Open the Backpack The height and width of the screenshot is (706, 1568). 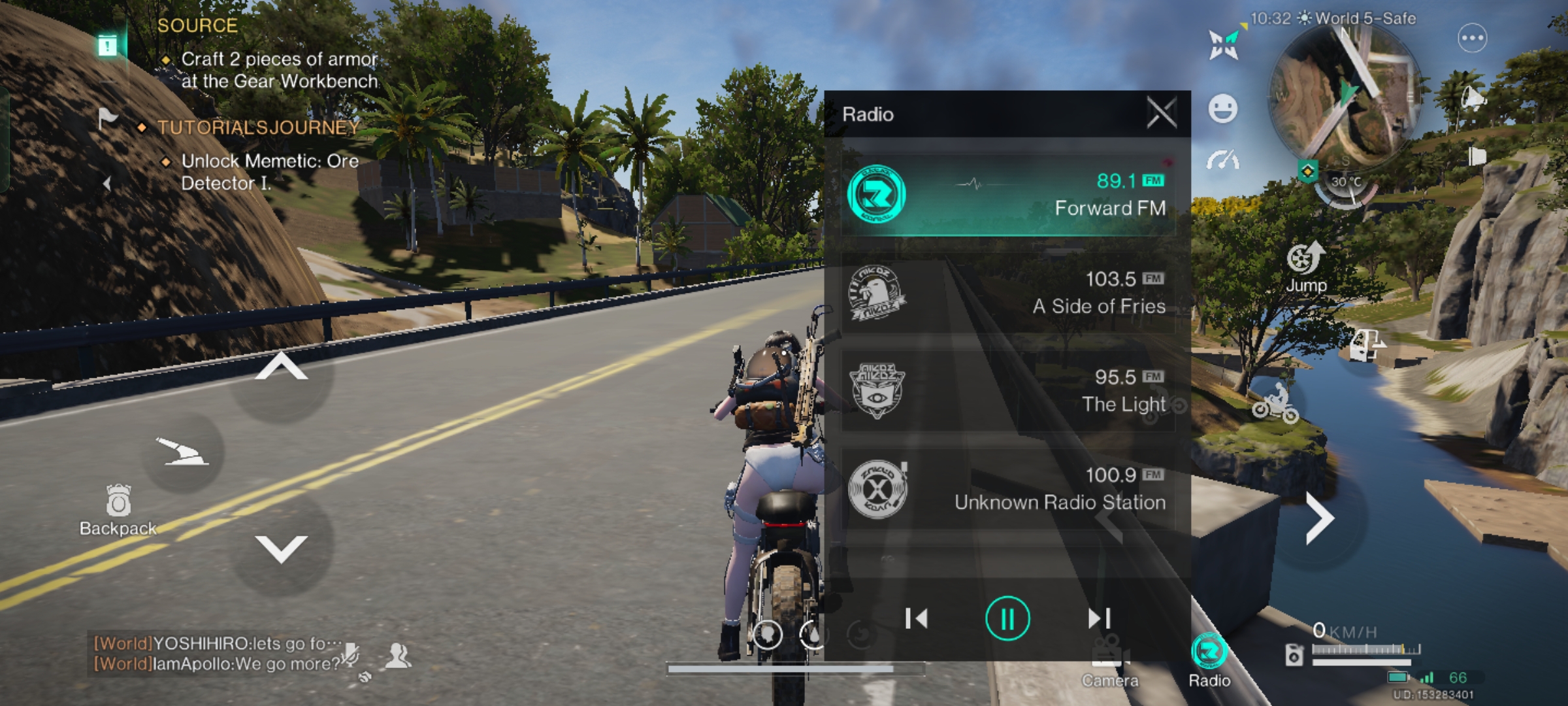click(118, 511)
